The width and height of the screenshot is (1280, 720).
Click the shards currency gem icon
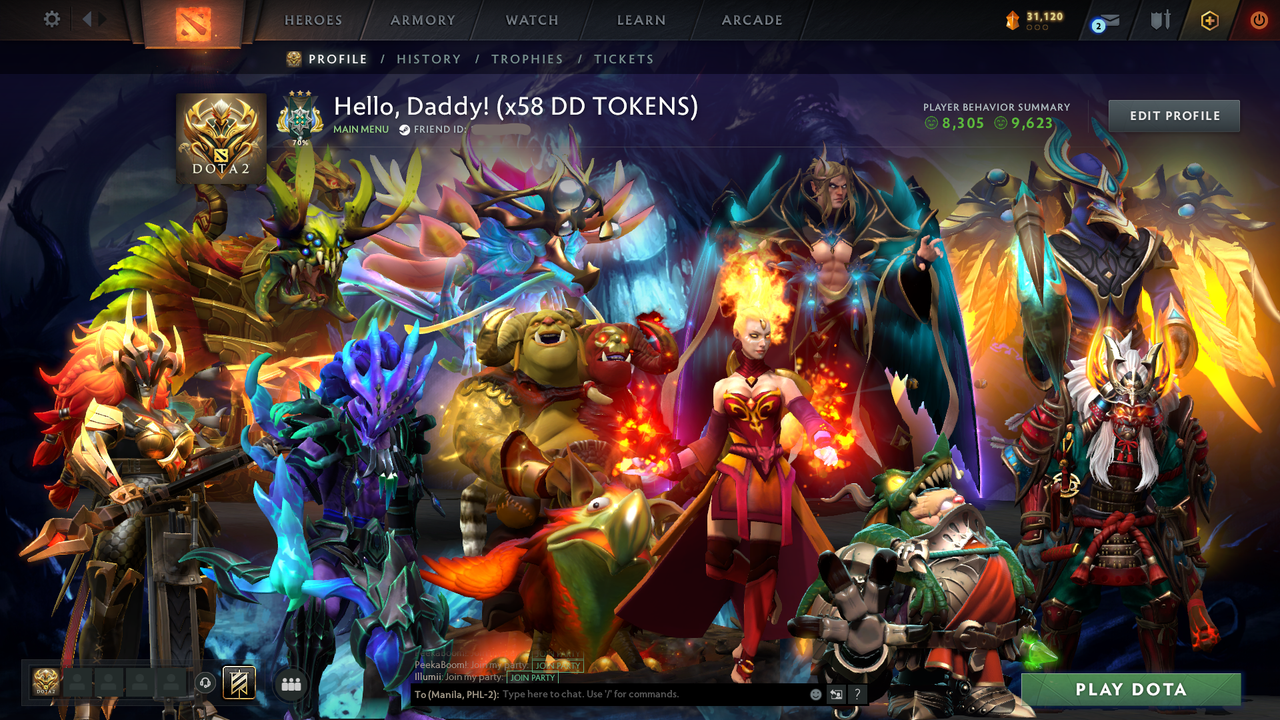1012,19
